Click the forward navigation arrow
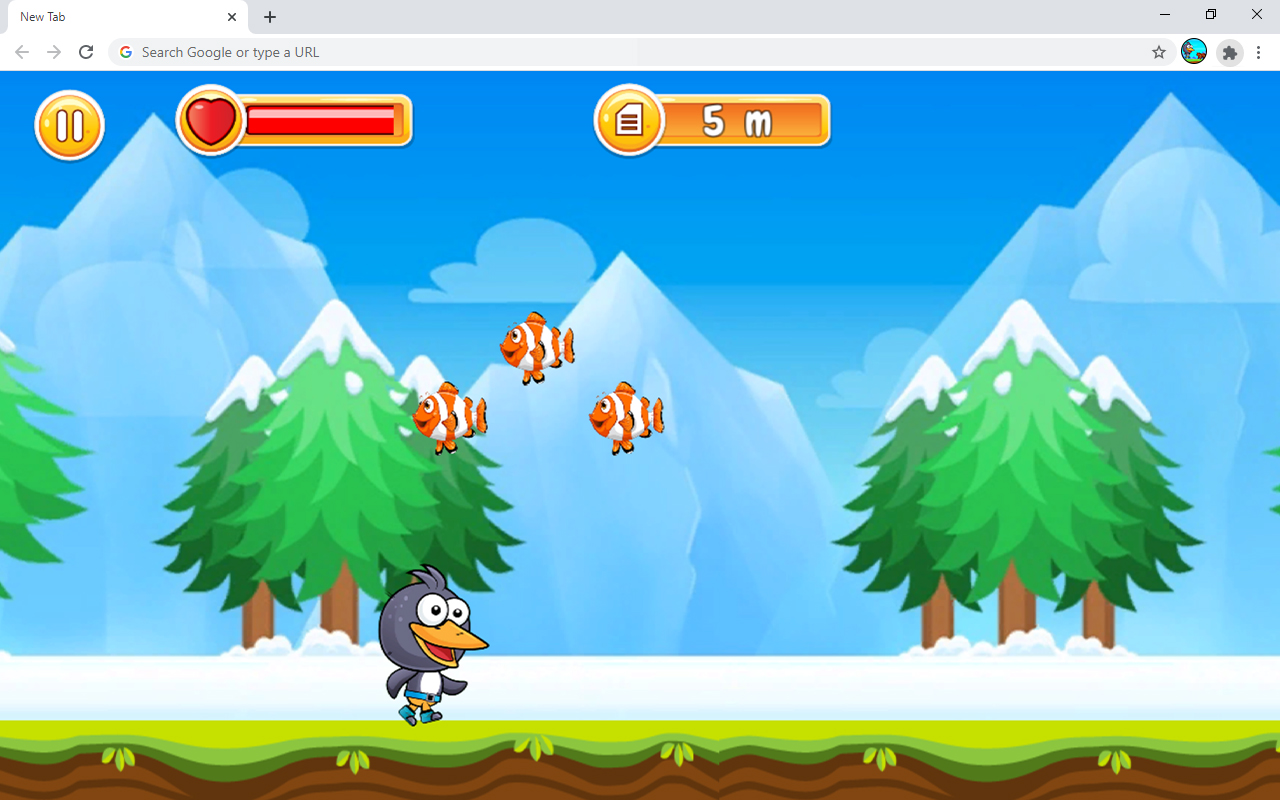 pos(54,52)
